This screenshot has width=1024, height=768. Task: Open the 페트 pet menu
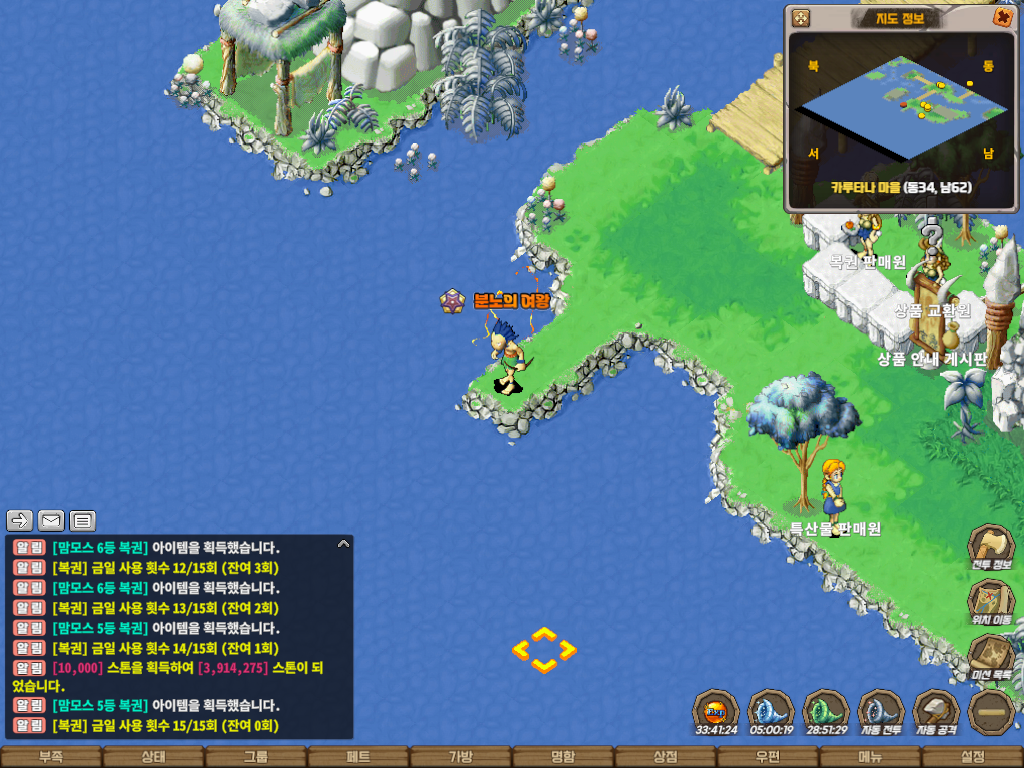pyautogui.click(x=358, y=757)
